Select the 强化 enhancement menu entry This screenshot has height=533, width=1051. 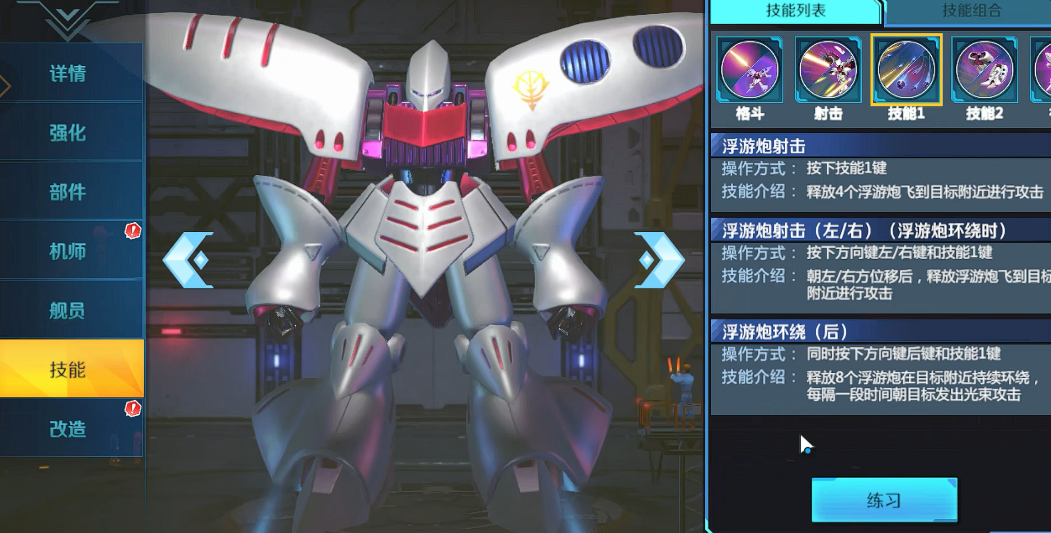(x=68, y=132)
